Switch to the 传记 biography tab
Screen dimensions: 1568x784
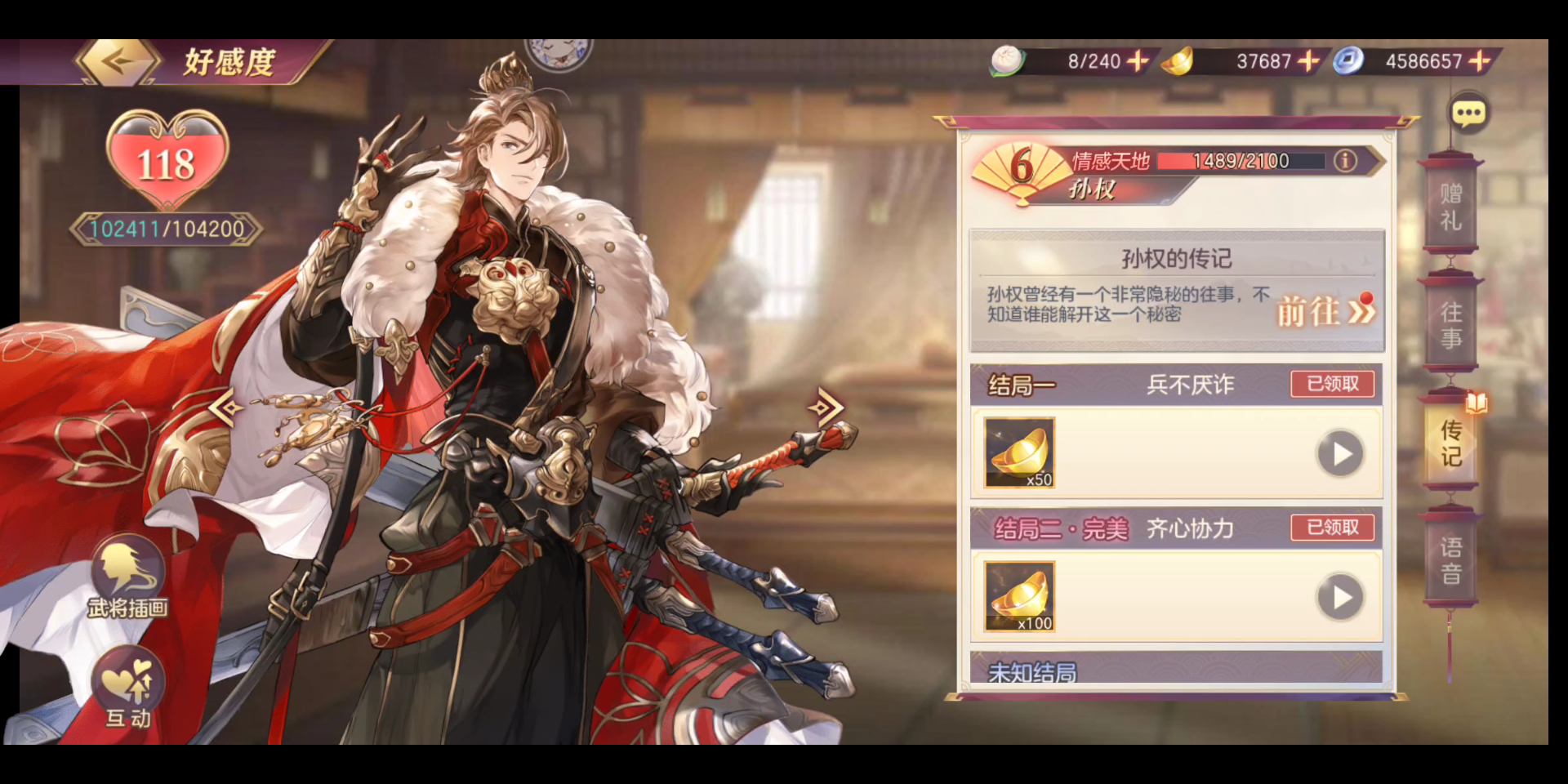[1450, 443]
